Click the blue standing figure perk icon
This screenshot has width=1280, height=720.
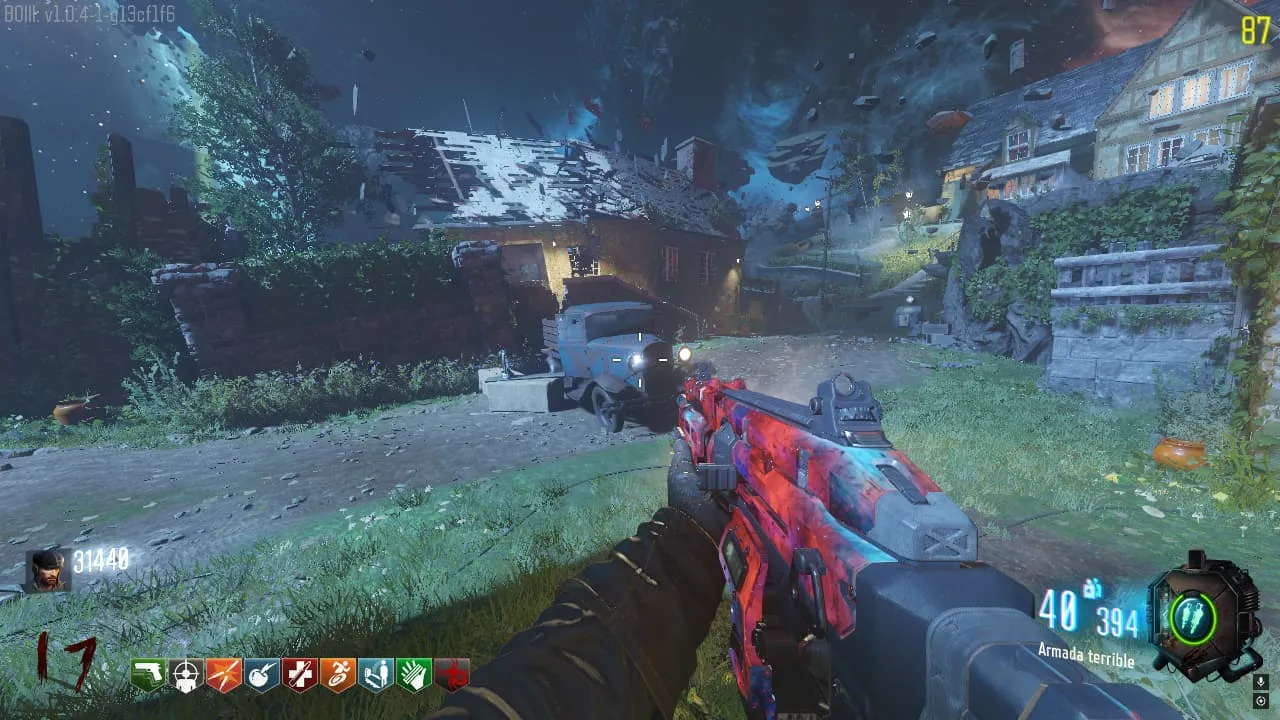click(x=376, y=675)
